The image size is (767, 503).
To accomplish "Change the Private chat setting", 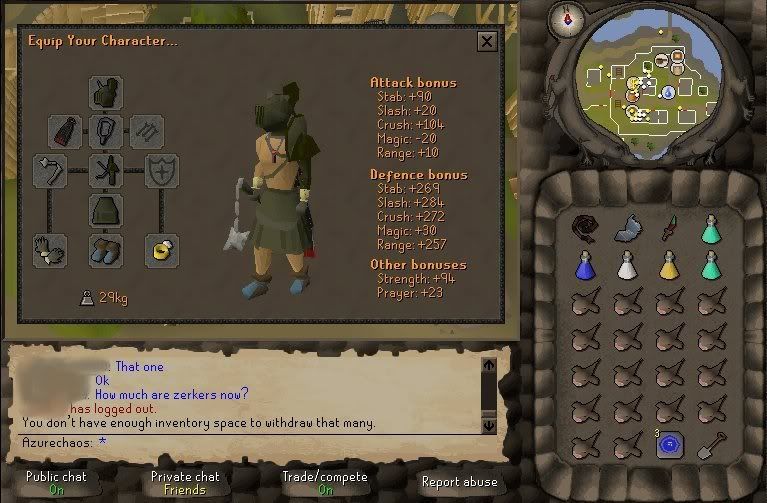I will (x=184, y=482).
